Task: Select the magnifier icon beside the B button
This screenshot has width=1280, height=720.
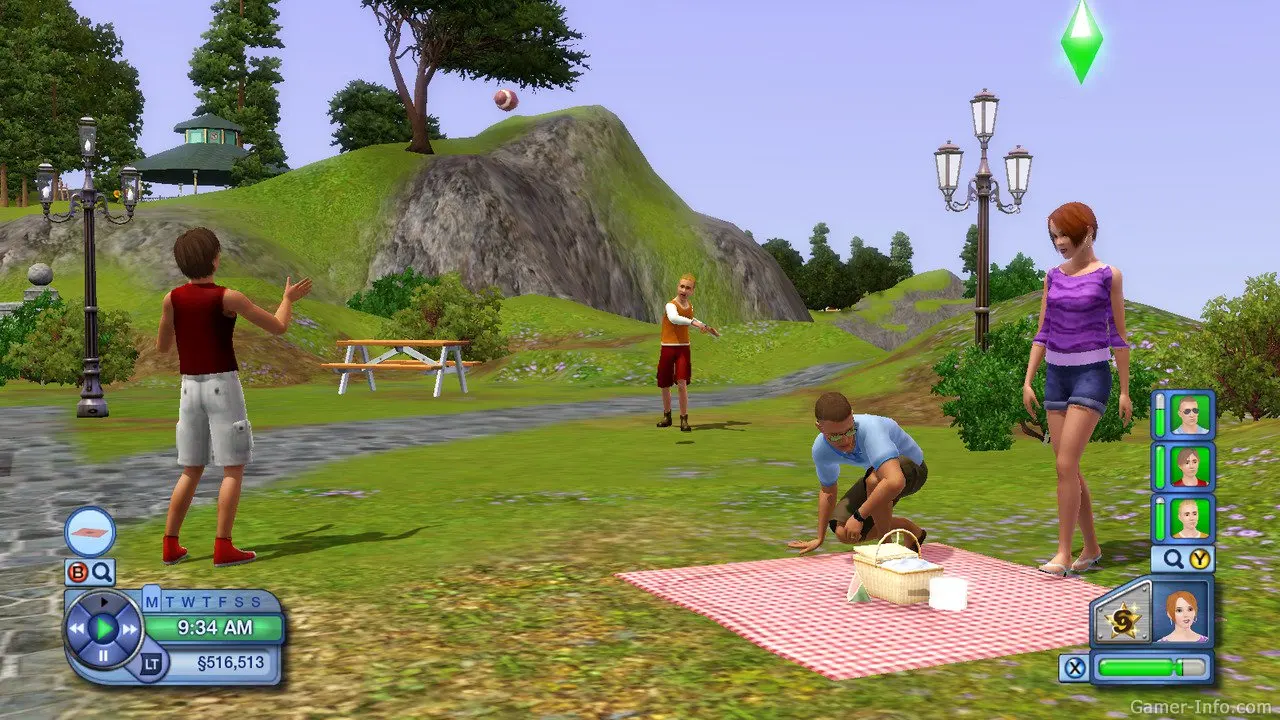Action: click(x=101, y=573)
